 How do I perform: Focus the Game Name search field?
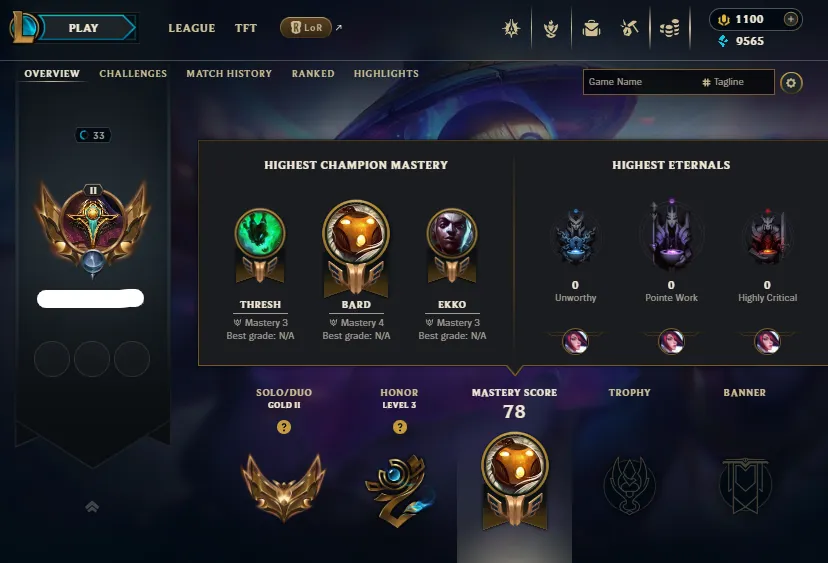pyautogui.click(x=640, y=82)
